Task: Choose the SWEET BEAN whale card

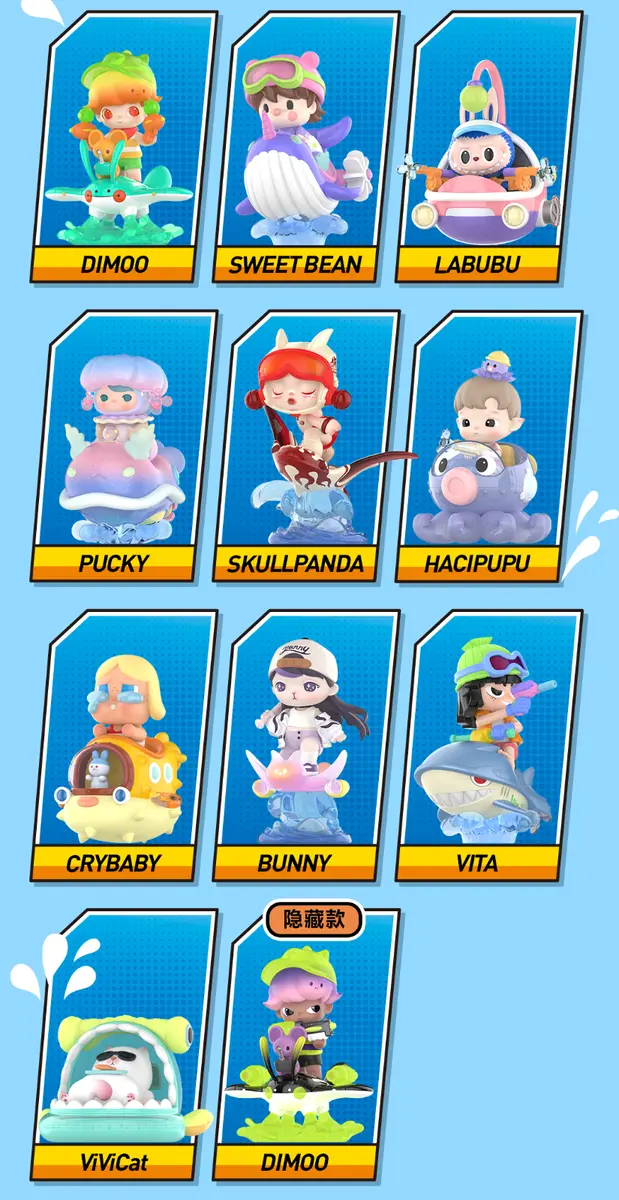Action: [306, 145]
